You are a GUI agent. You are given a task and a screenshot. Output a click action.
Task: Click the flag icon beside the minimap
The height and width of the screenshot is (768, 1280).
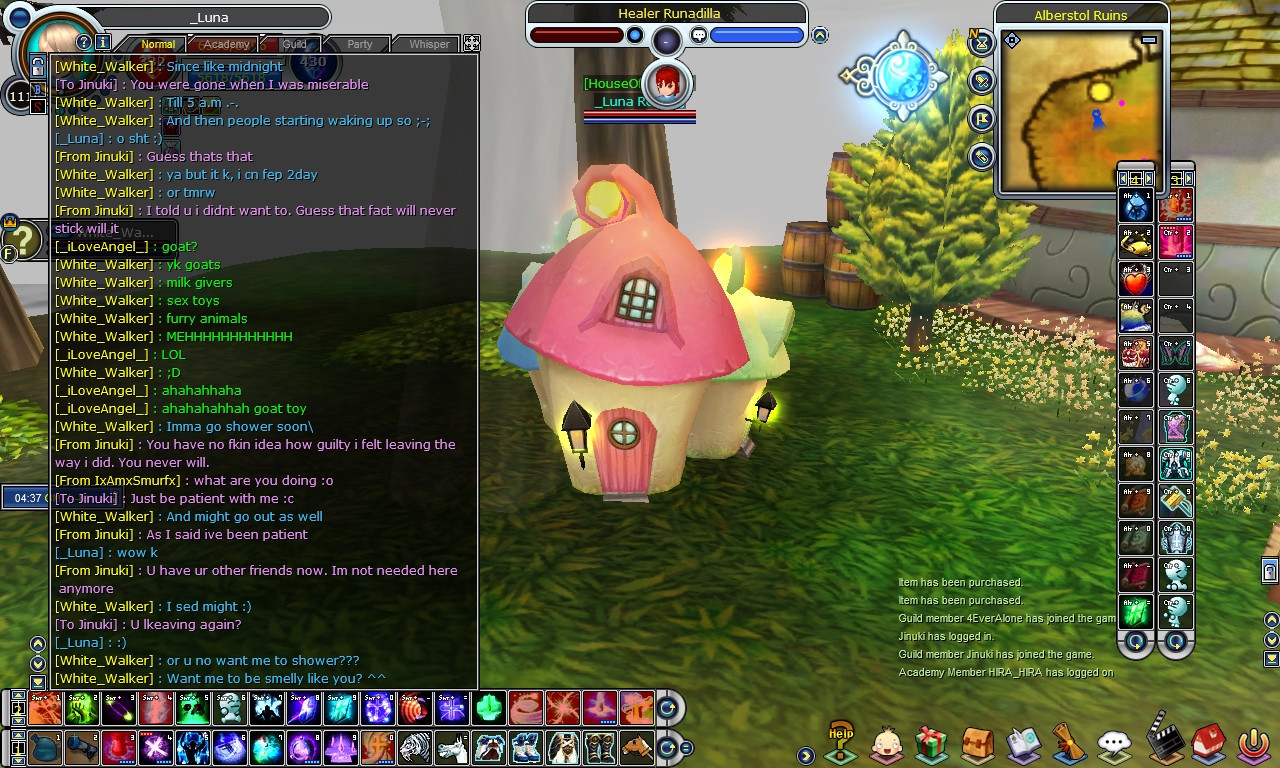[982, 119]
